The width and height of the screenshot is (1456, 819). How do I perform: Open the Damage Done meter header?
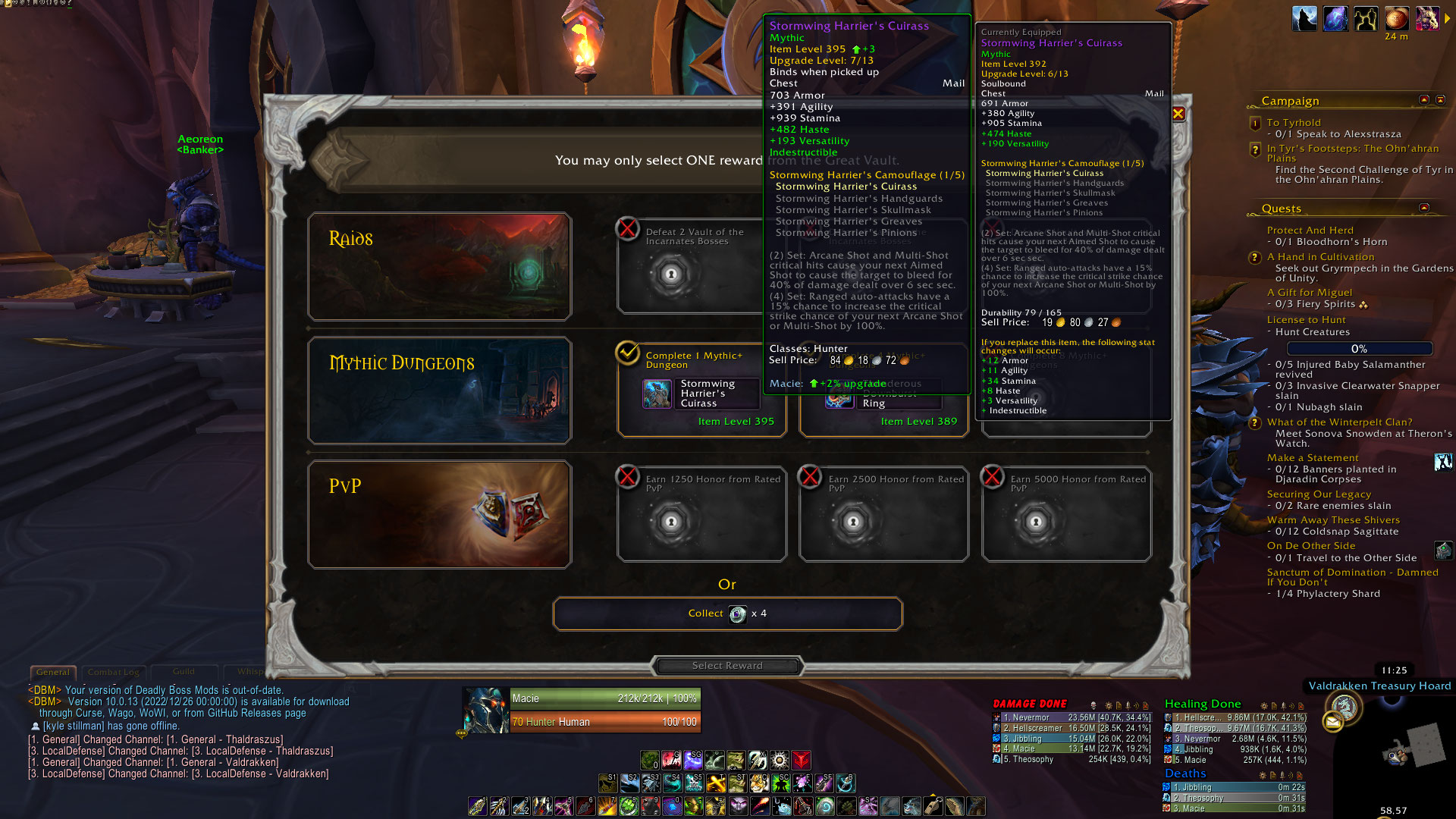pos(1030,704)
